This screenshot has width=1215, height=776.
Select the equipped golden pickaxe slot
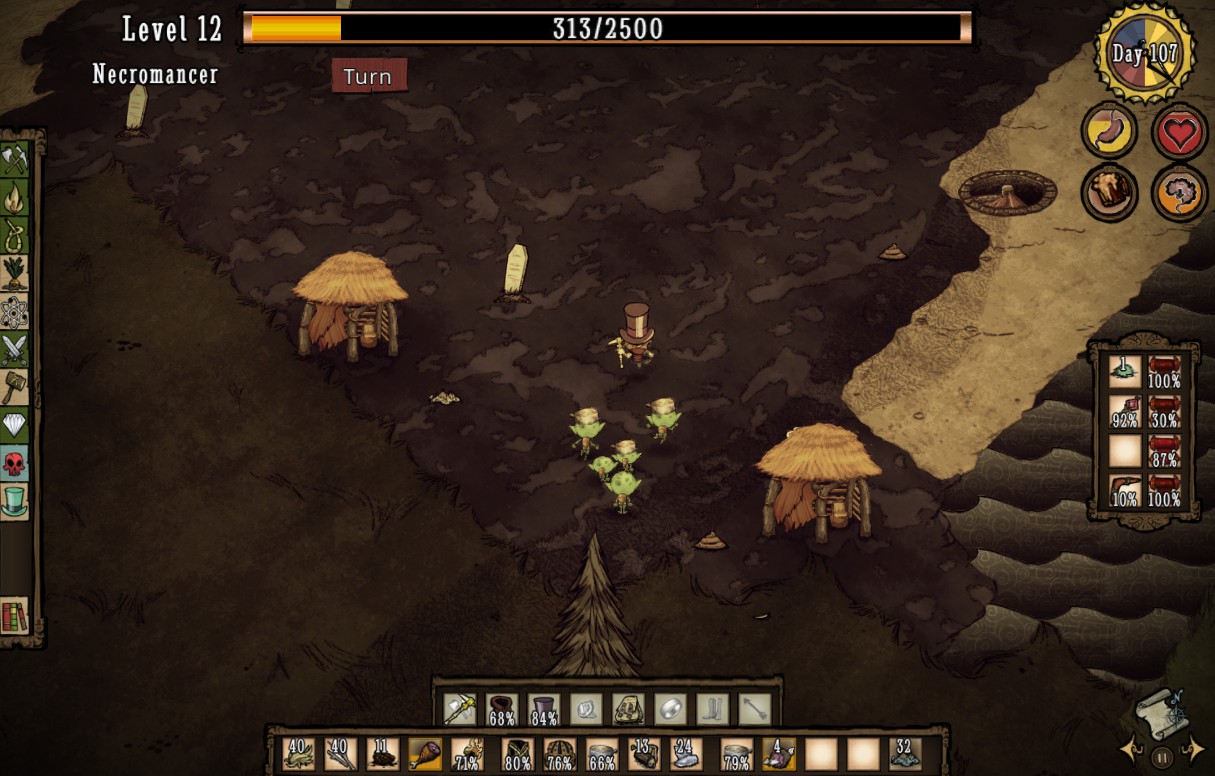tap(459, 709)
